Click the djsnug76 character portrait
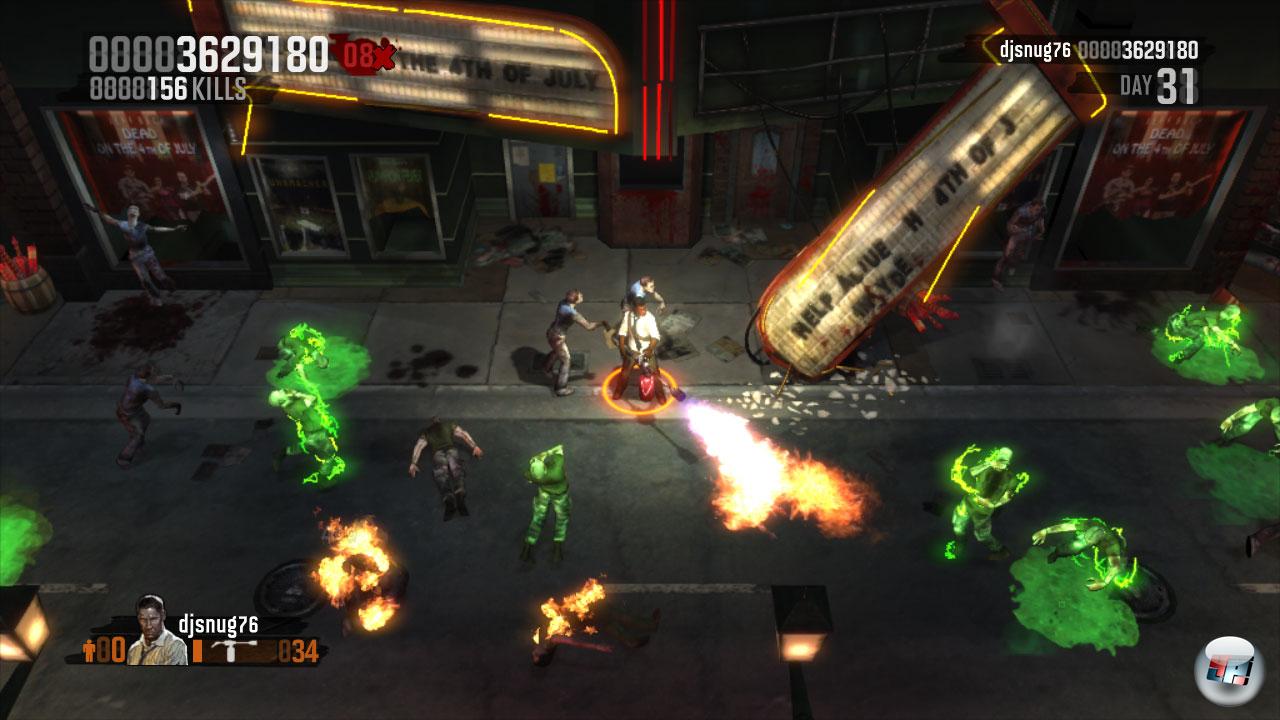 157,632
